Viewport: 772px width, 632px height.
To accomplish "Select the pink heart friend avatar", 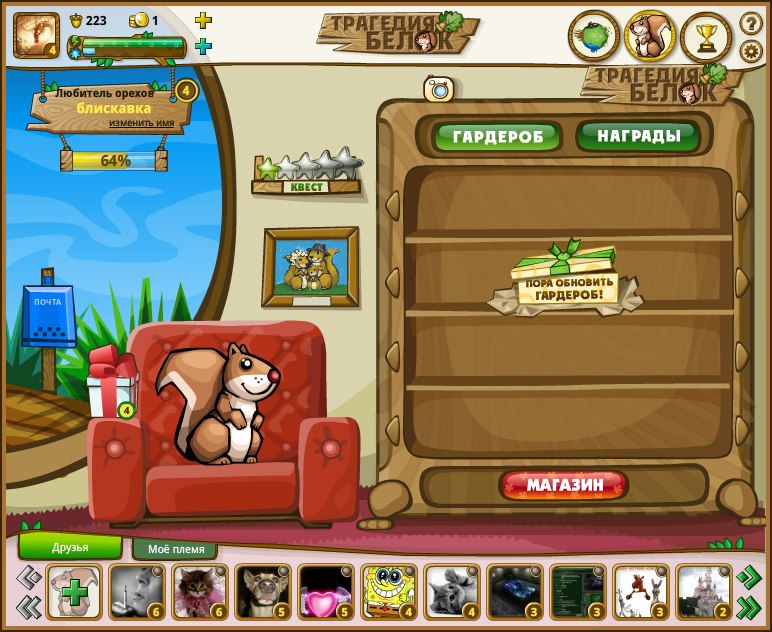I will tap(325, 592).
